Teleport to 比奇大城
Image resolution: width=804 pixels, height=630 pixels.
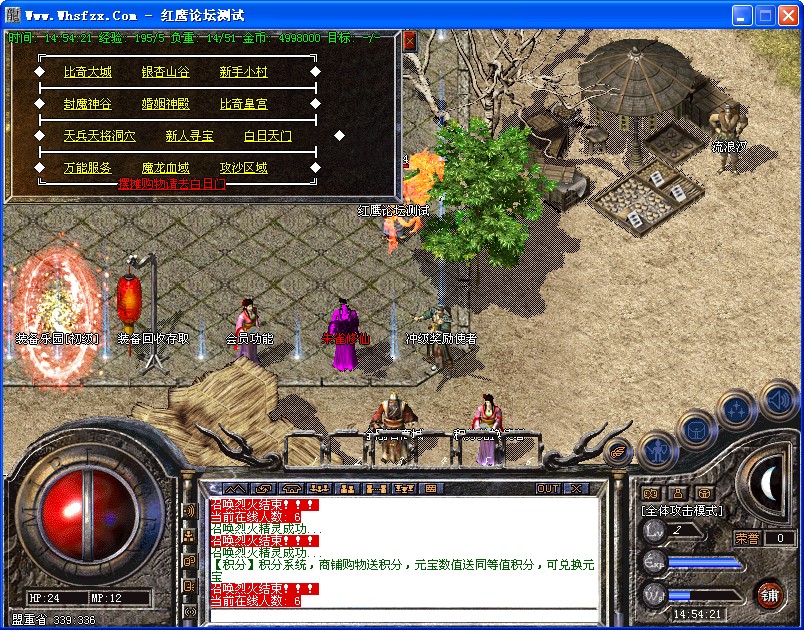click(x=88, y=72)
